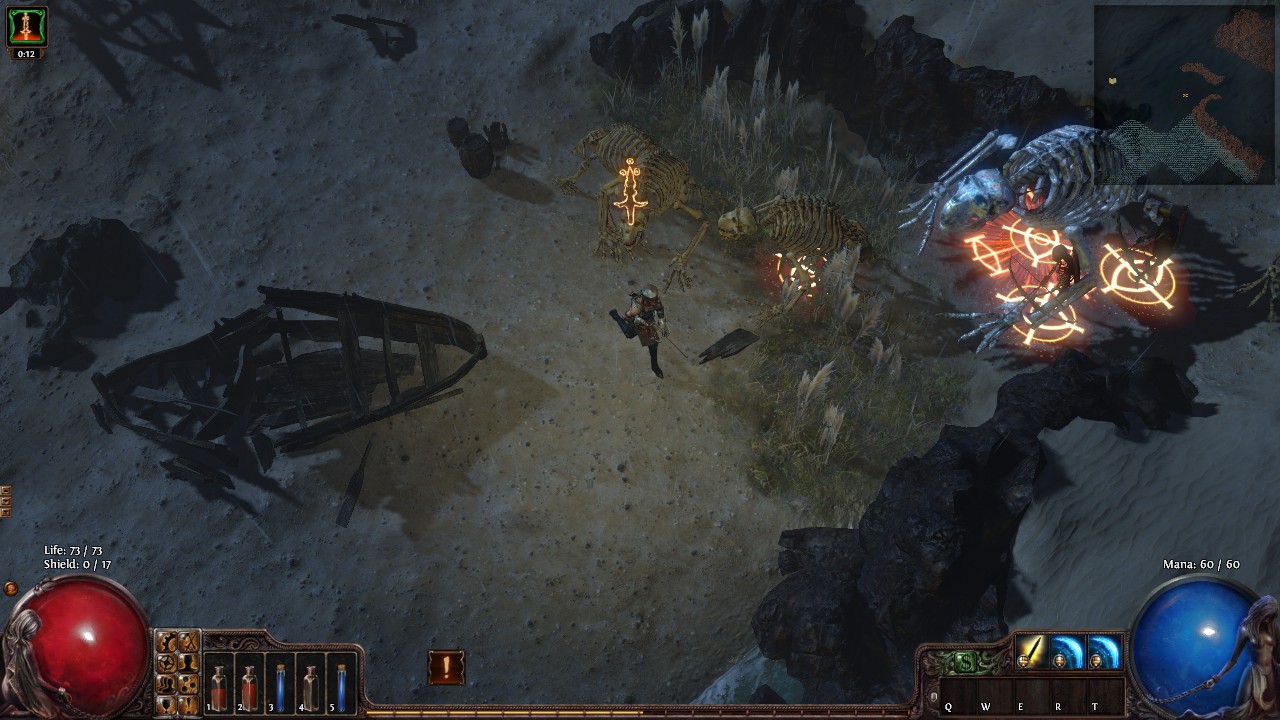The height and width of the screenshot is (720, 1280).
Task: Select the golden sword attack skill
Action: pos(1031,652)
